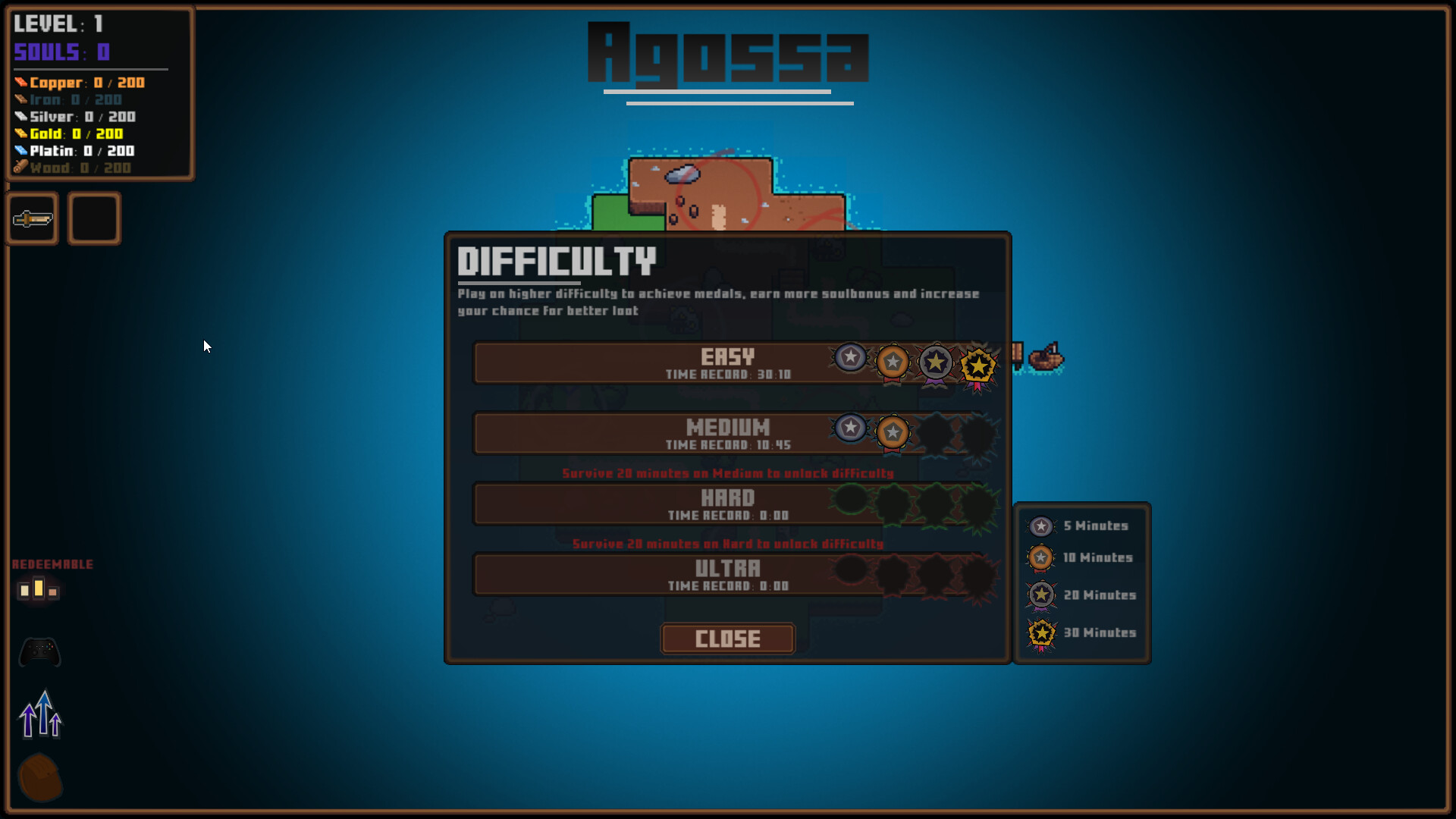Click the empty second equipment slot
This screenshot has width=1456, height=819.
[x=94, y=218]
